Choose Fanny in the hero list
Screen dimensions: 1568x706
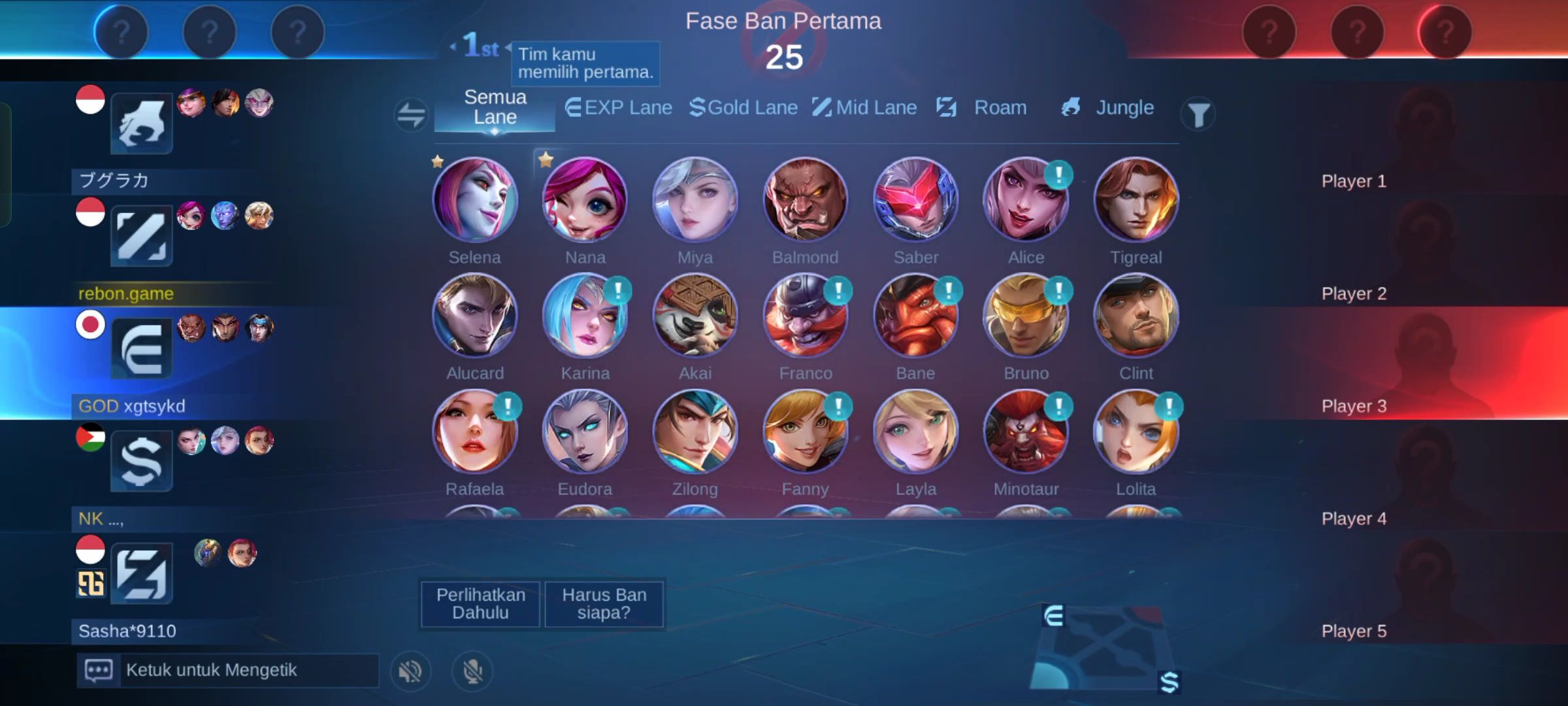pyautogui.click(x=805, y=431)
